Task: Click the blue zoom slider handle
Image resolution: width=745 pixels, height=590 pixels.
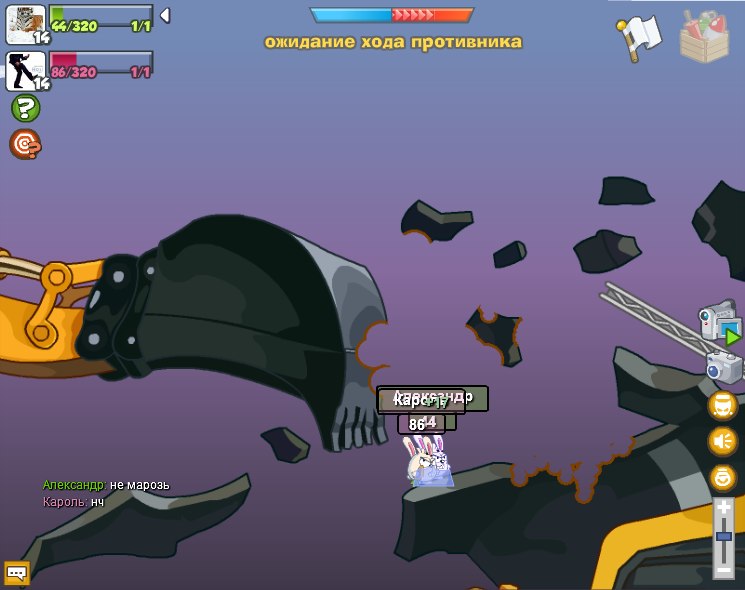Action: 723,536
